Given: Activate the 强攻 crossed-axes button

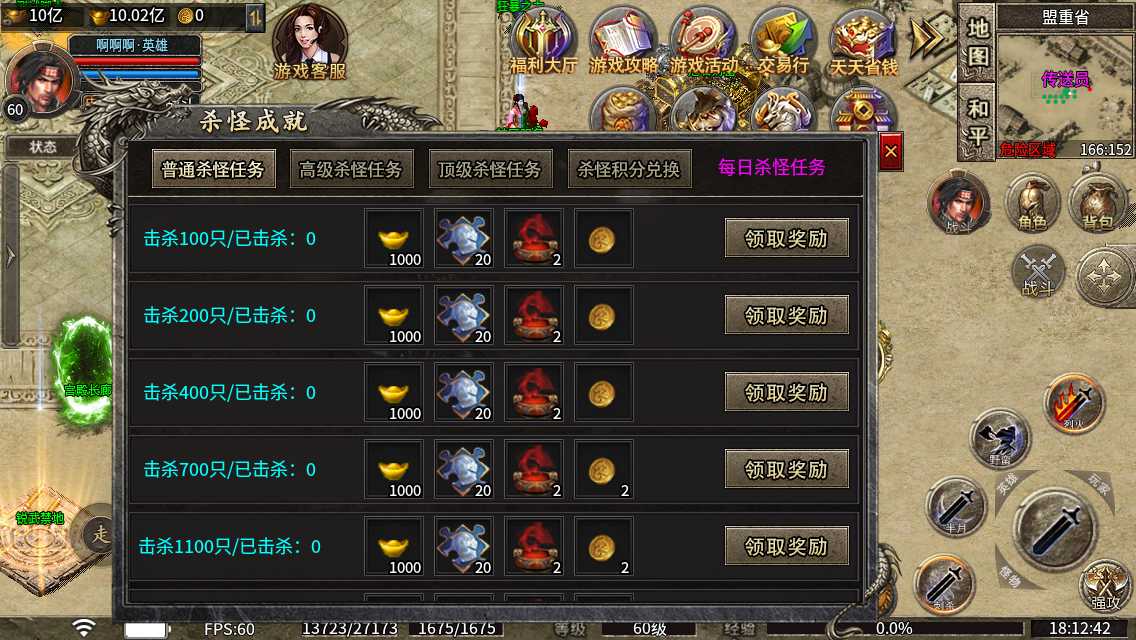Looking at the screenshot, I should (1105, 586).
